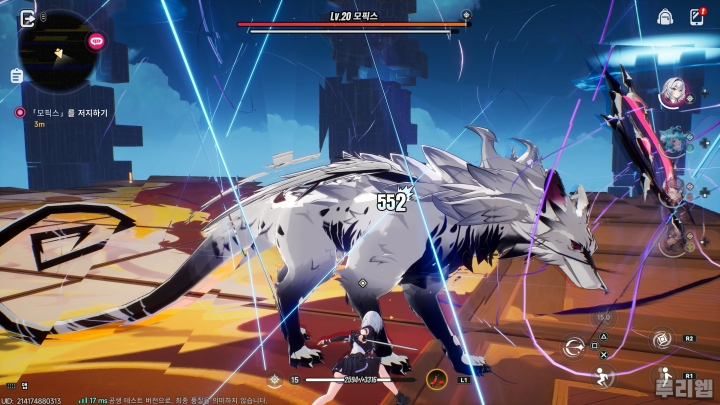Viewport: 720px width, 405px height.
Task: Open the clipboard quest log icon
Action: click(x=17, y=76)
